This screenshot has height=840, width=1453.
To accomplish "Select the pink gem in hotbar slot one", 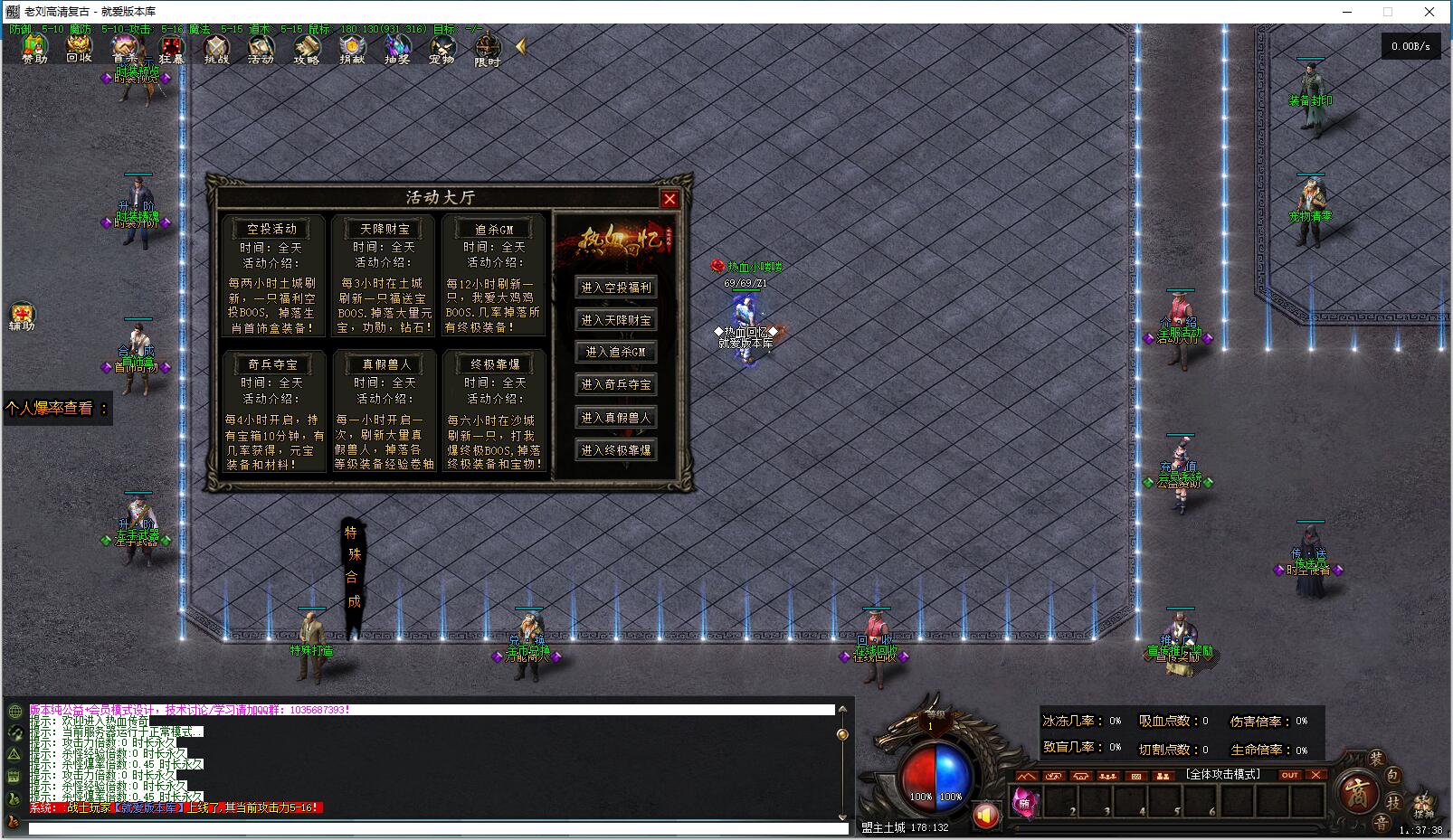I will (x=1025, y=801).
